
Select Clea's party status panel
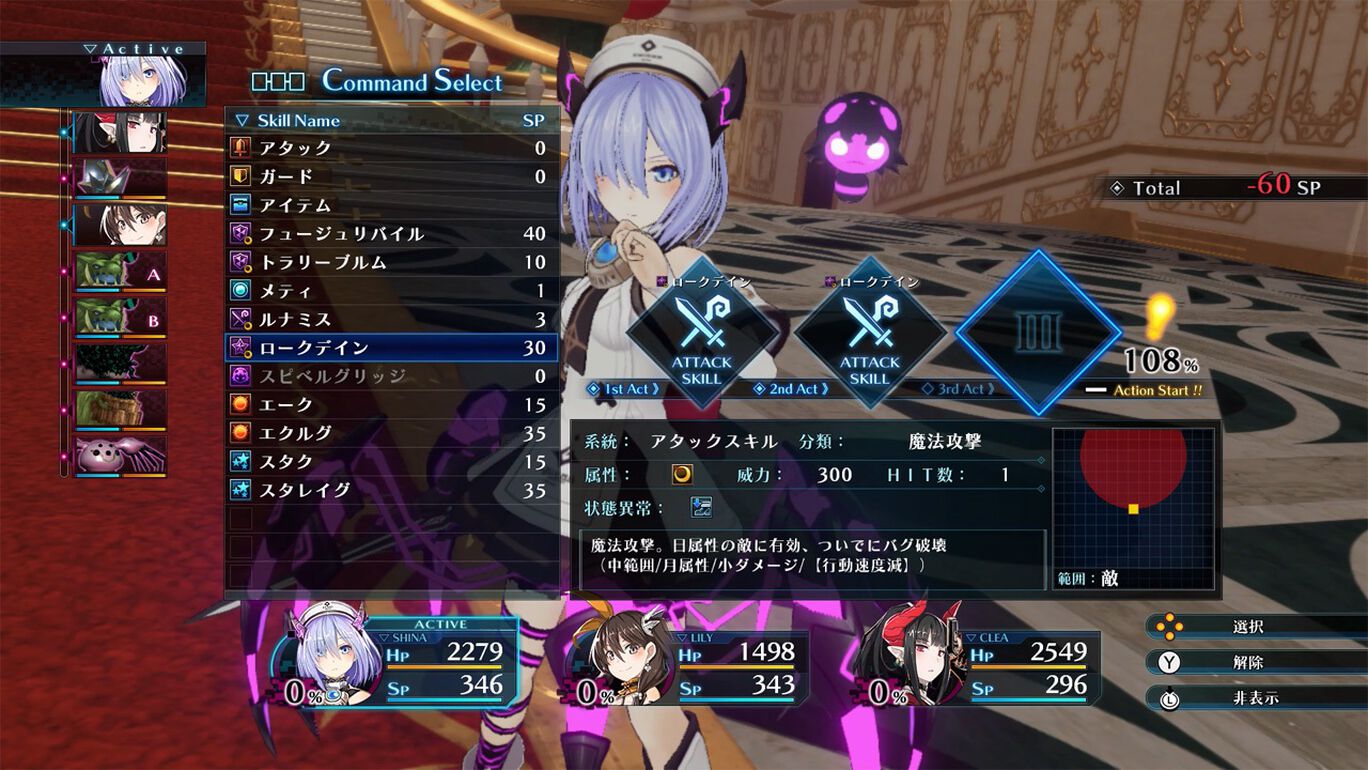click(x=980, y=667)
